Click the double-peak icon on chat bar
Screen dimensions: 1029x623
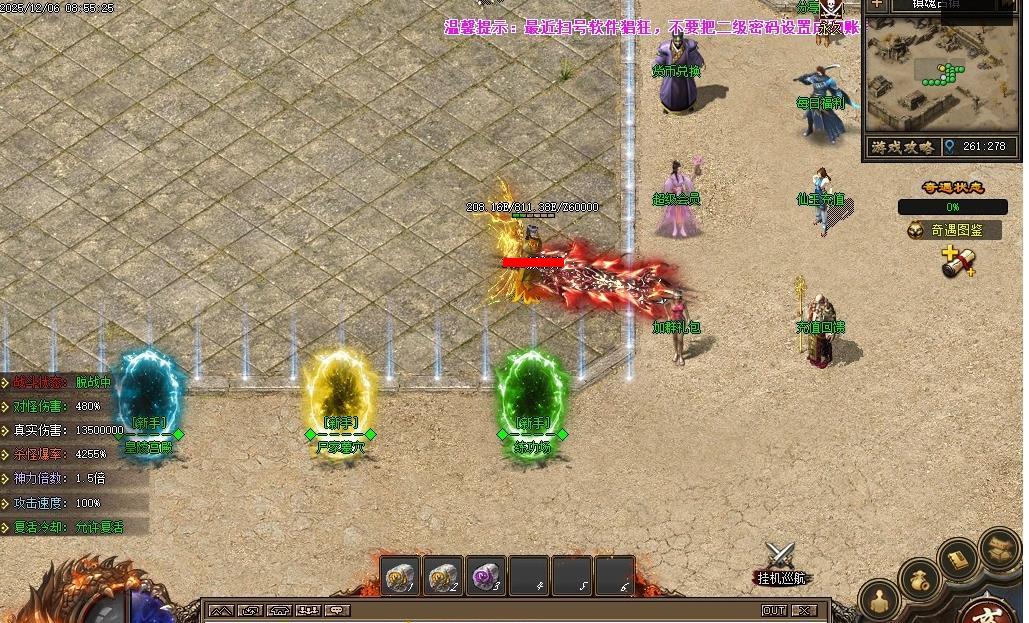(221, 610)
